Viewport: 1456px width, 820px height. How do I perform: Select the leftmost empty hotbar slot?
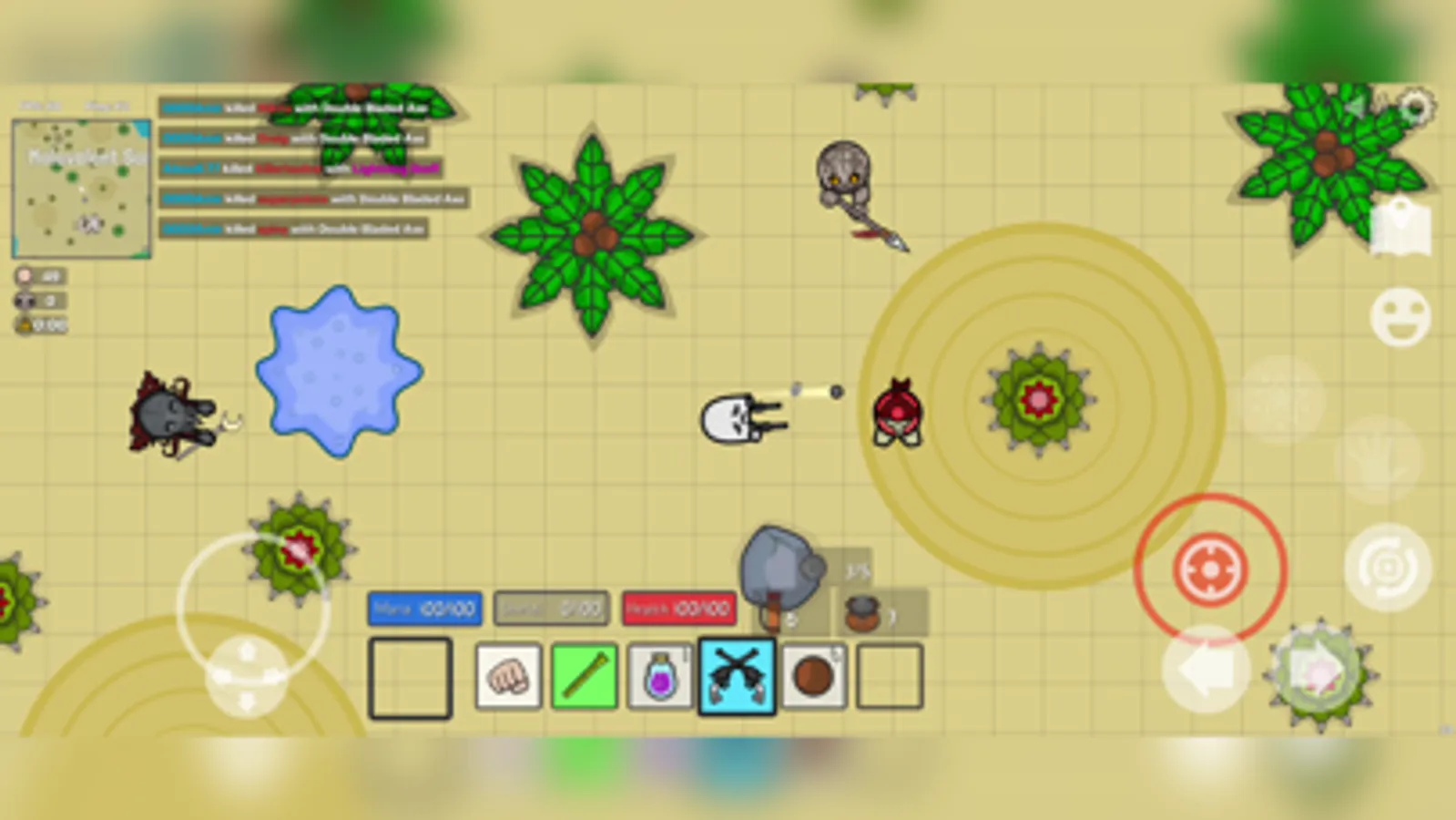point(410,674)
